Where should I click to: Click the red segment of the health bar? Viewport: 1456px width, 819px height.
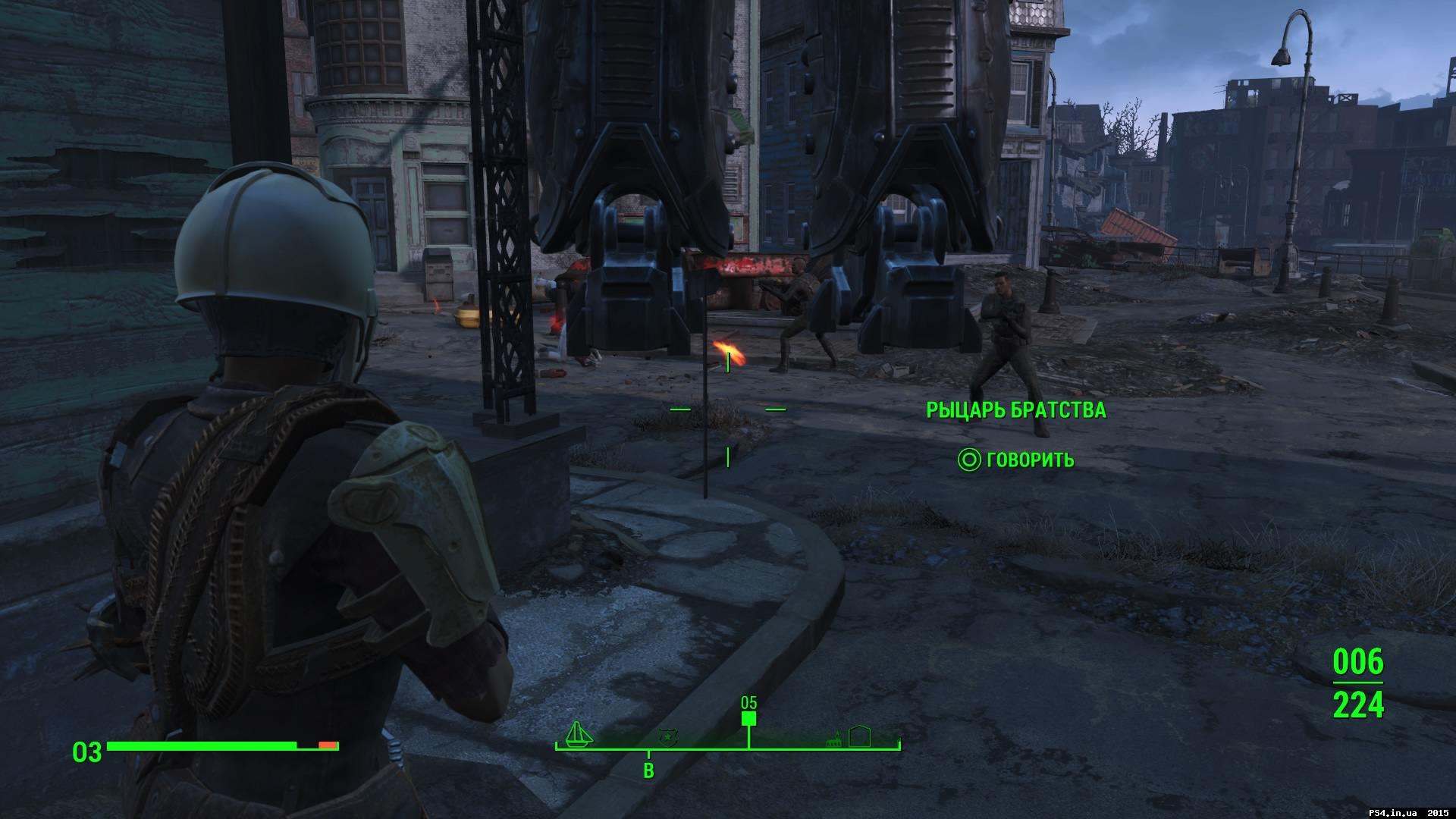tap(326, 745)
